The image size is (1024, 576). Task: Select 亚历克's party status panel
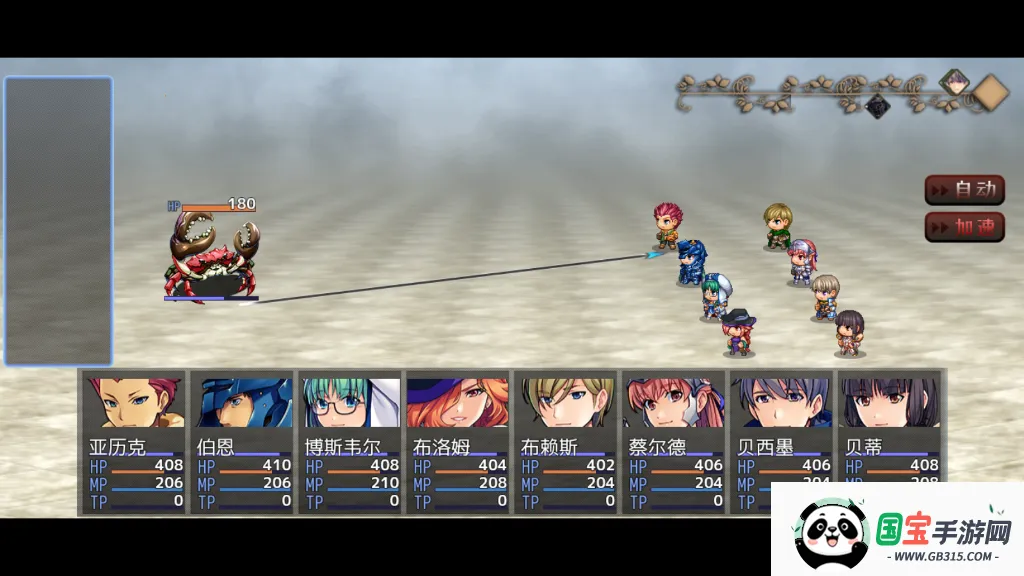(x=135, y=443)
